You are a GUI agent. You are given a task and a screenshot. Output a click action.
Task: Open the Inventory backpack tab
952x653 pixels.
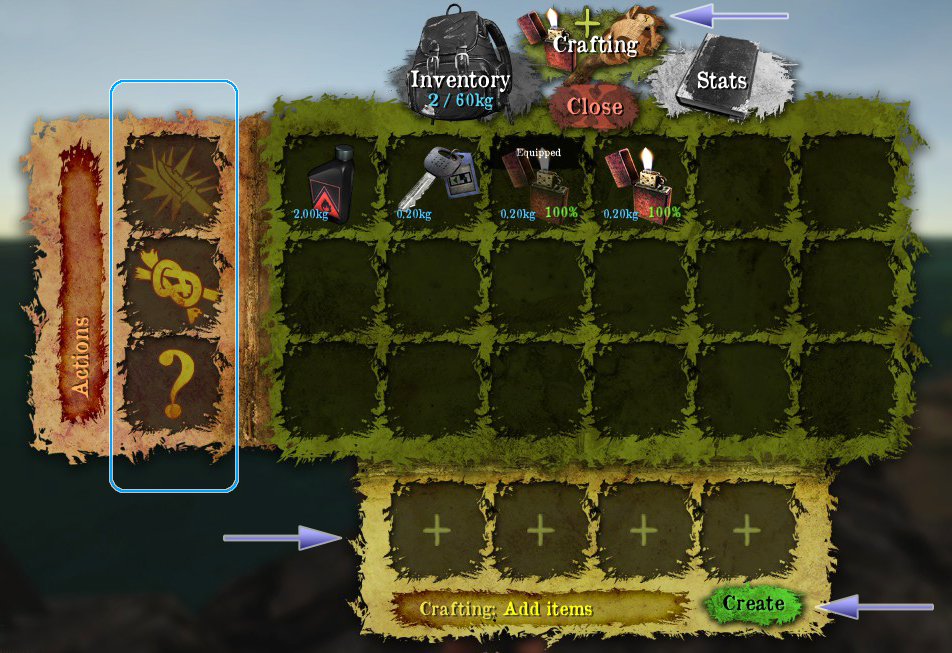tap(459, 62)
